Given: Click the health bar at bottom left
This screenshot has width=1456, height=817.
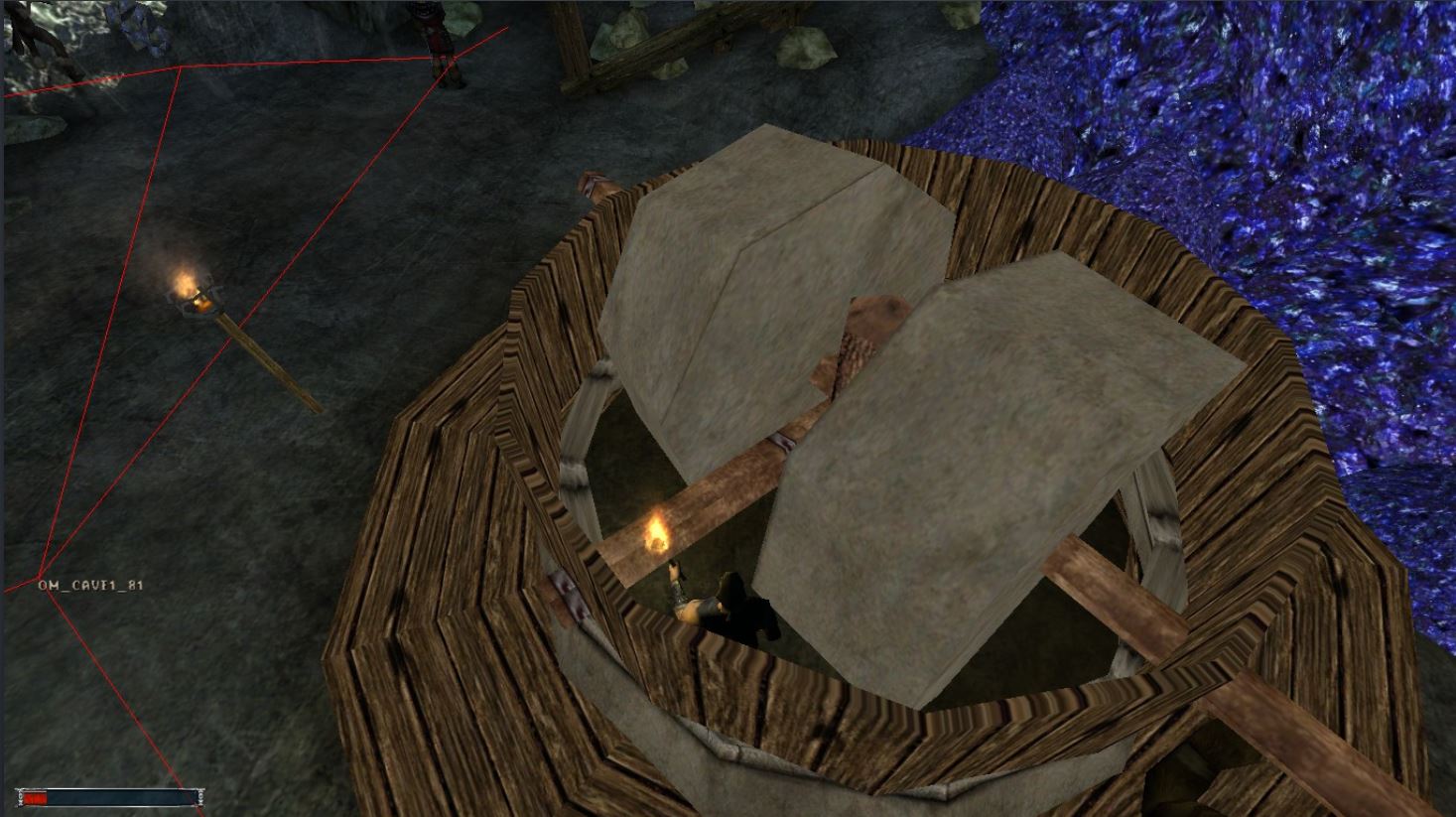Looking at the screenshot, I should pos(109,795).
